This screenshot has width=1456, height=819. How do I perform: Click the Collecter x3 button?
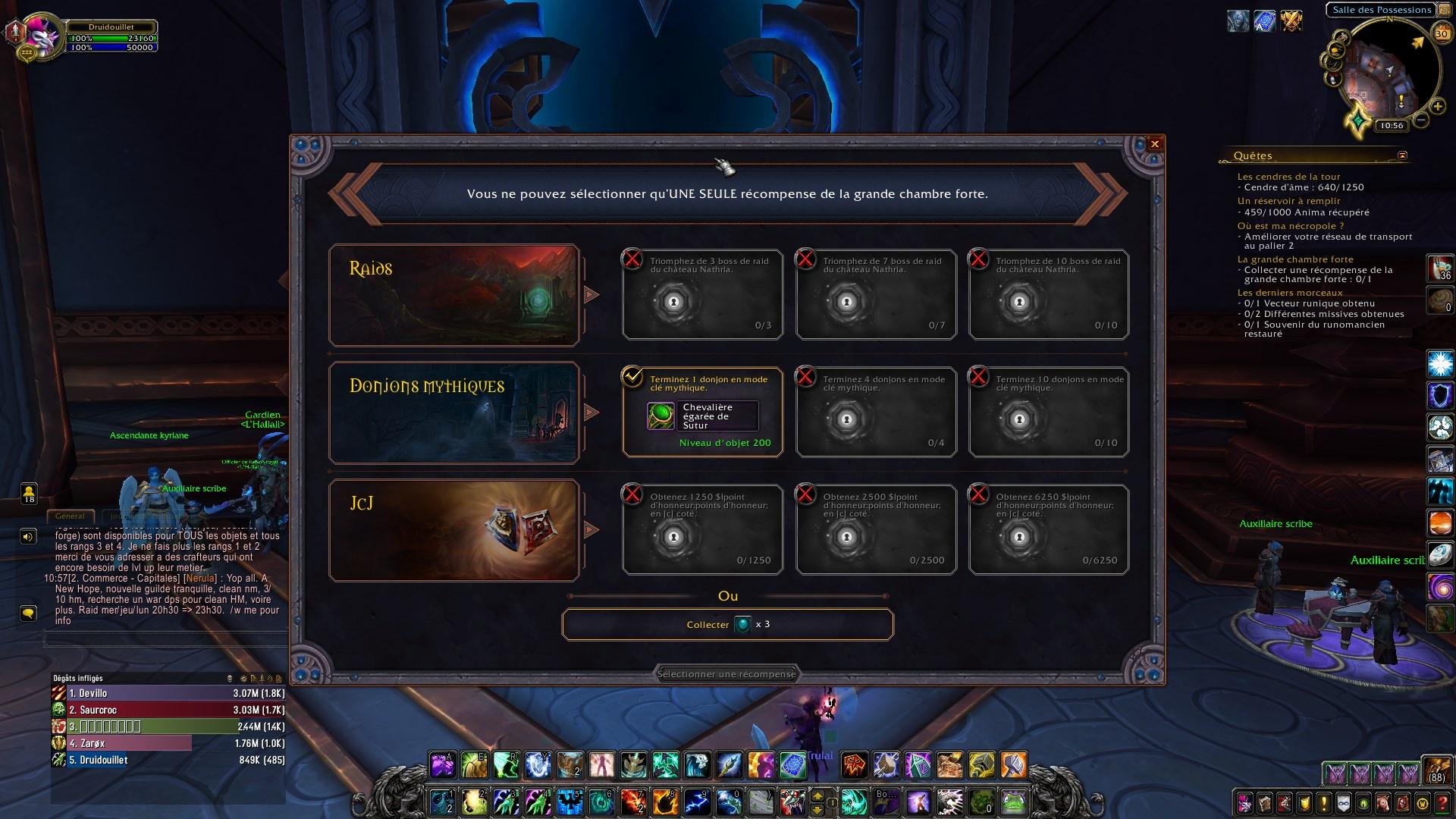[x=726, y=624]
